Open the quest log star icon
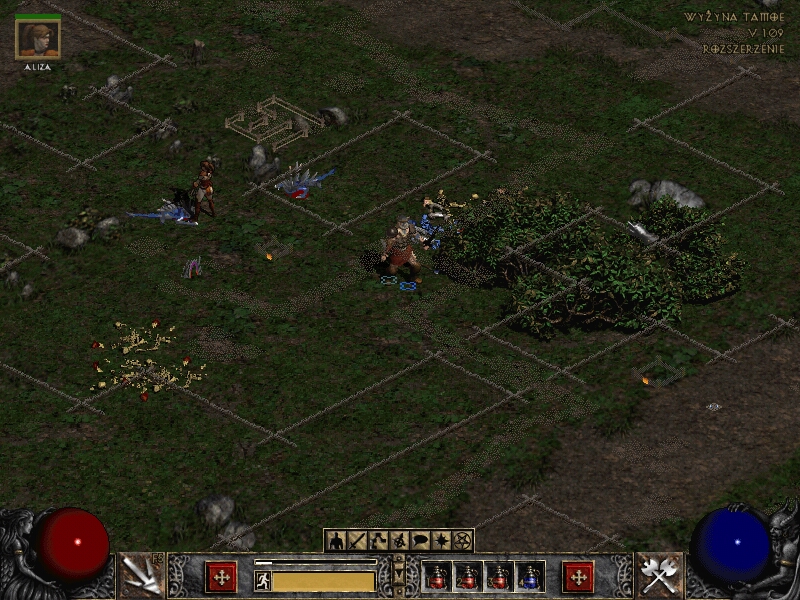The width and height of the screenshot is (800, 600). coord(441,541)
